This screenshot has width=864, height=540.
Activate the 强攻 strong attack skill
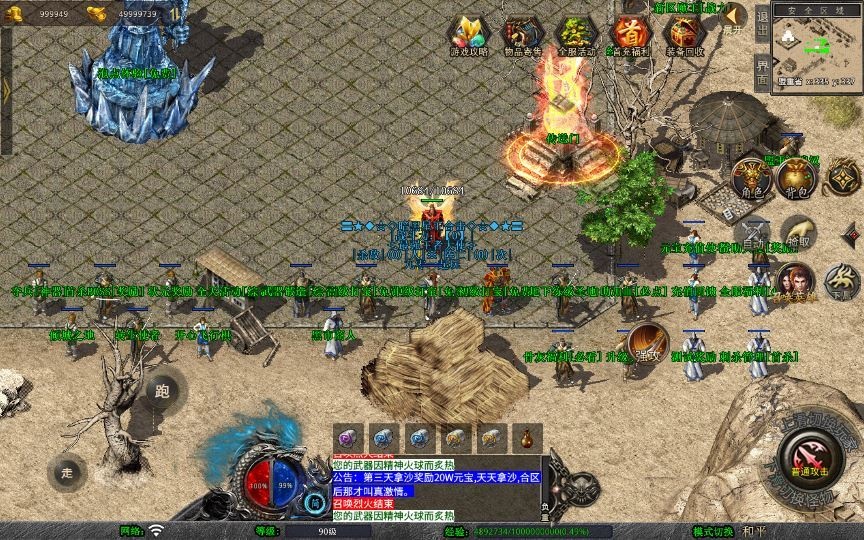[647, 342]
